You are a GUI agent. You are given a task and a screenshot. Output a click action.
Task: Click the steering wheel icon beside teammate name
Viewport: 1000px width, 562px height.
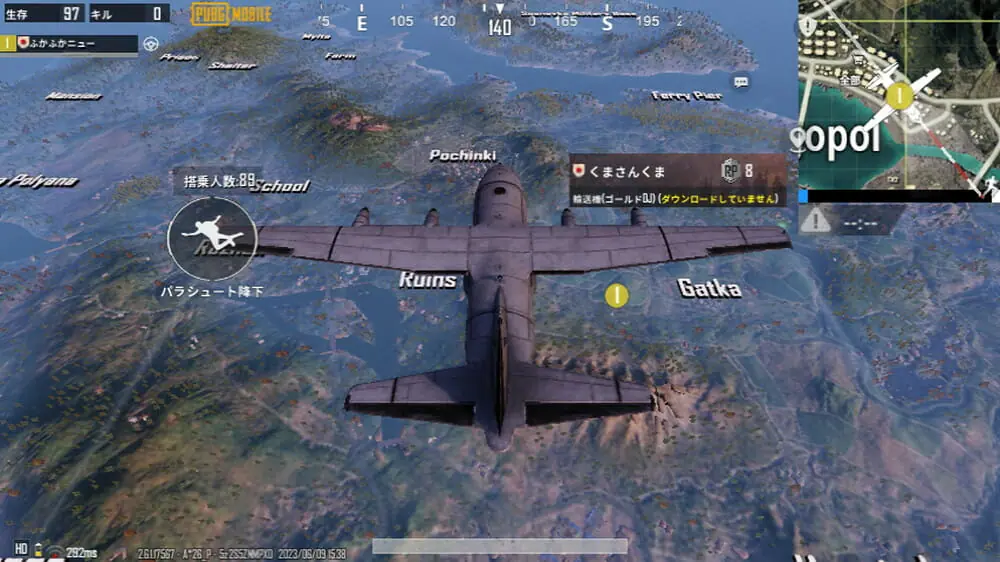[x=152, y=44]
